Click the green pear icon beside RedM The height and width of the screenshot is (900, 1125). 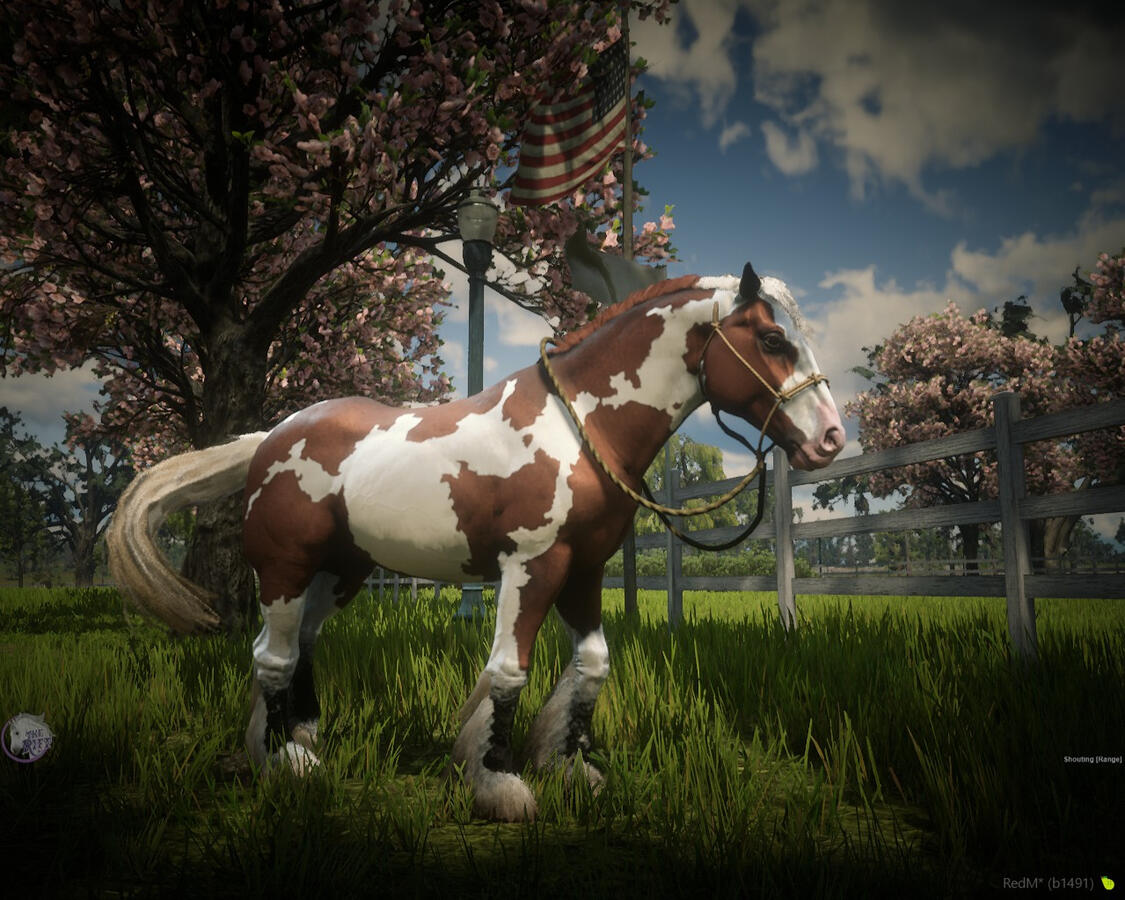(1107, 883)
